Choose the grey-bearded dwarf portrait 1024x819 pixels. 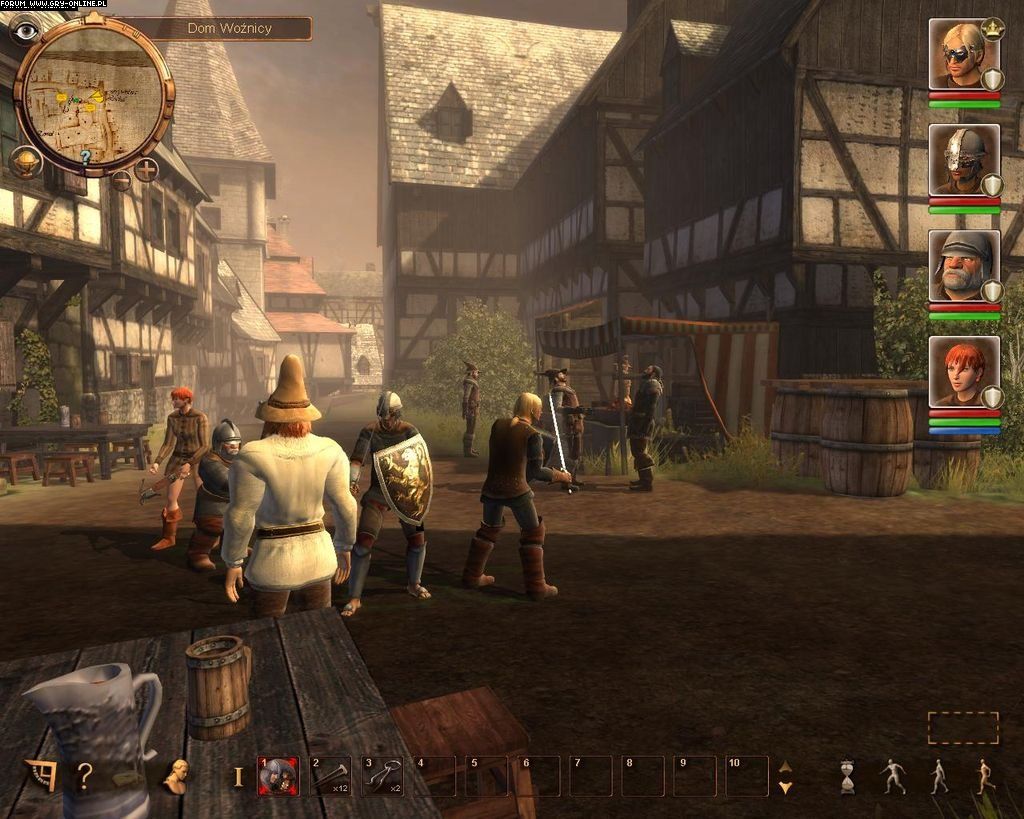point(963,266)
